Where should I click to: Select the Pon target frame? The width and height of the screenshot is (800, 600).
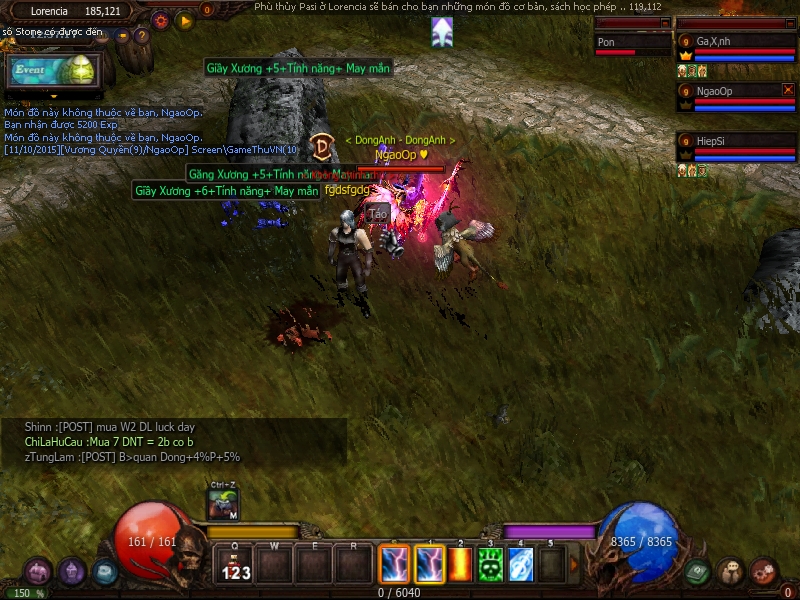[x=632, y=44]
